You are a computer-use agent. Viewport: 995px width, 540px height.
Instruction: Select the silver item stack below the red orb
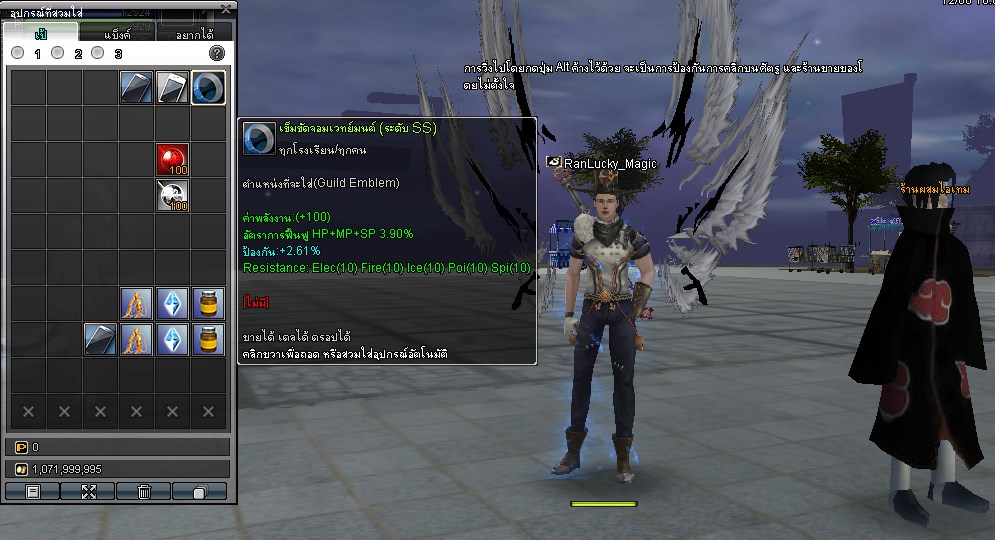172,196
